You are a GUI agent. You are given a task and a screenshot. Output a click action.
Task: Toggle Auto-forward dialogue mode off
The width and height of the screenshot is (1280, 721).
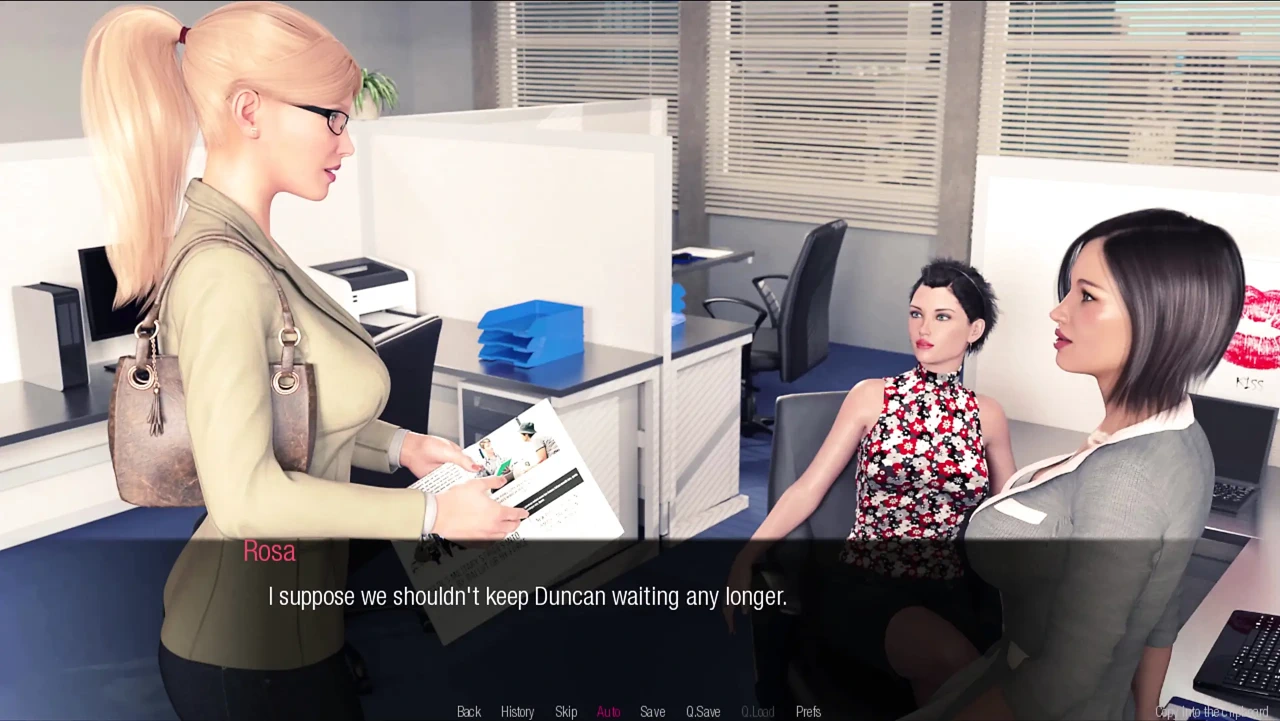click(x=608, y=711)
